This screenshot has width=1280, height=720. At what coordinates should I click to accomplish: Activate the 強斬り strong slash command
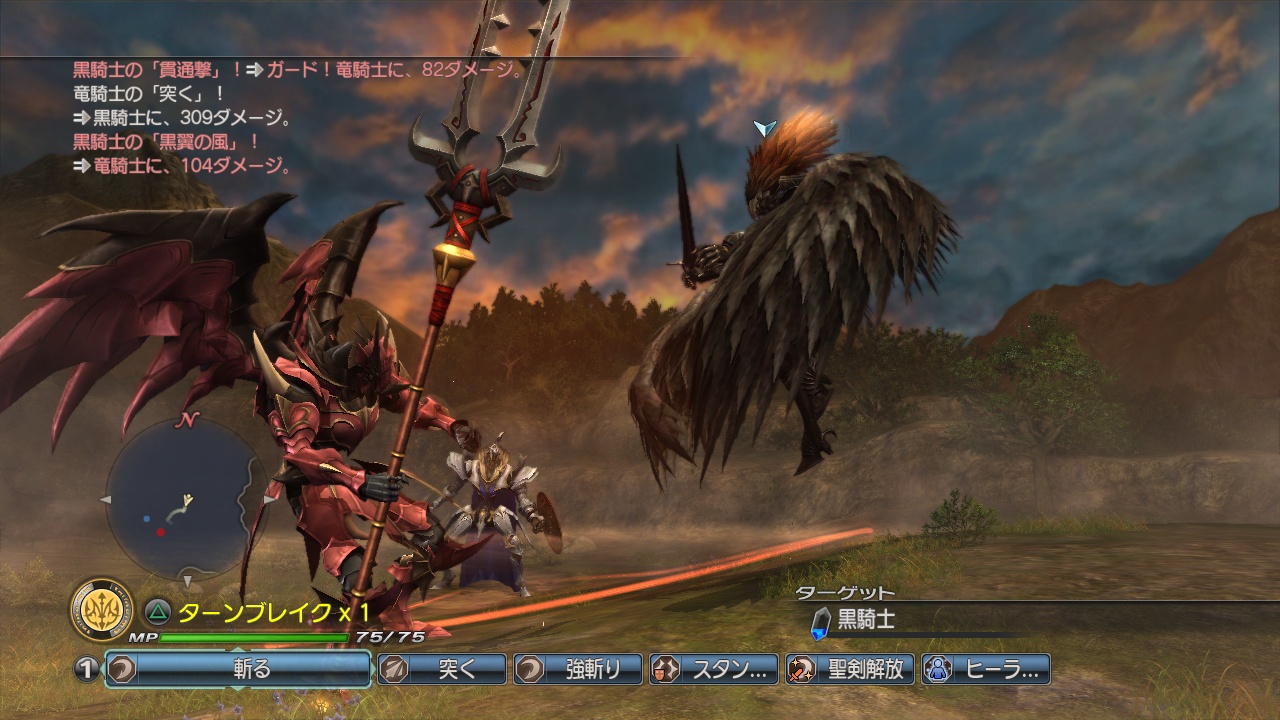click(x=578, y=669)
